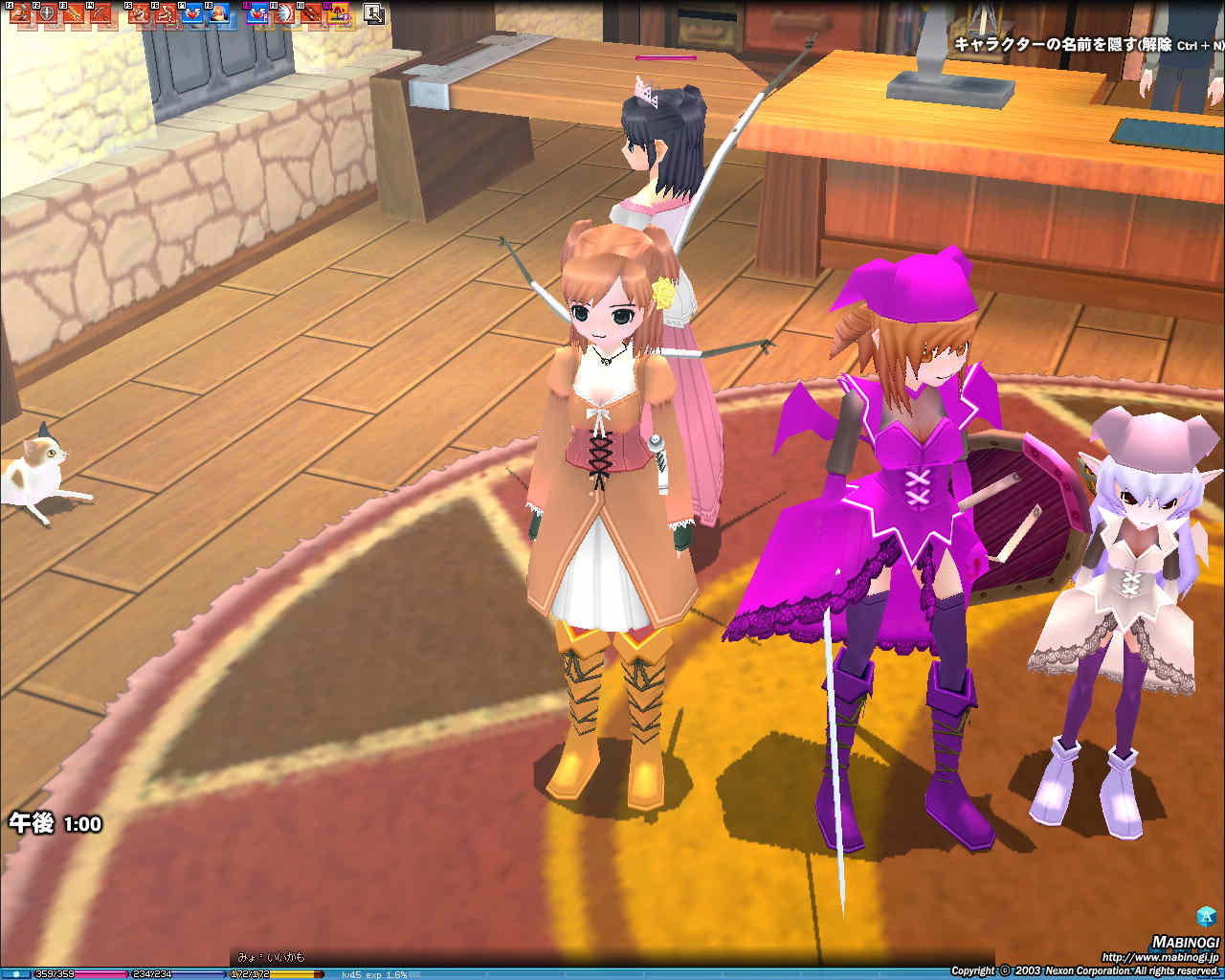Click the chat message line
The image size is (1225, 980).
pos(272,957)
